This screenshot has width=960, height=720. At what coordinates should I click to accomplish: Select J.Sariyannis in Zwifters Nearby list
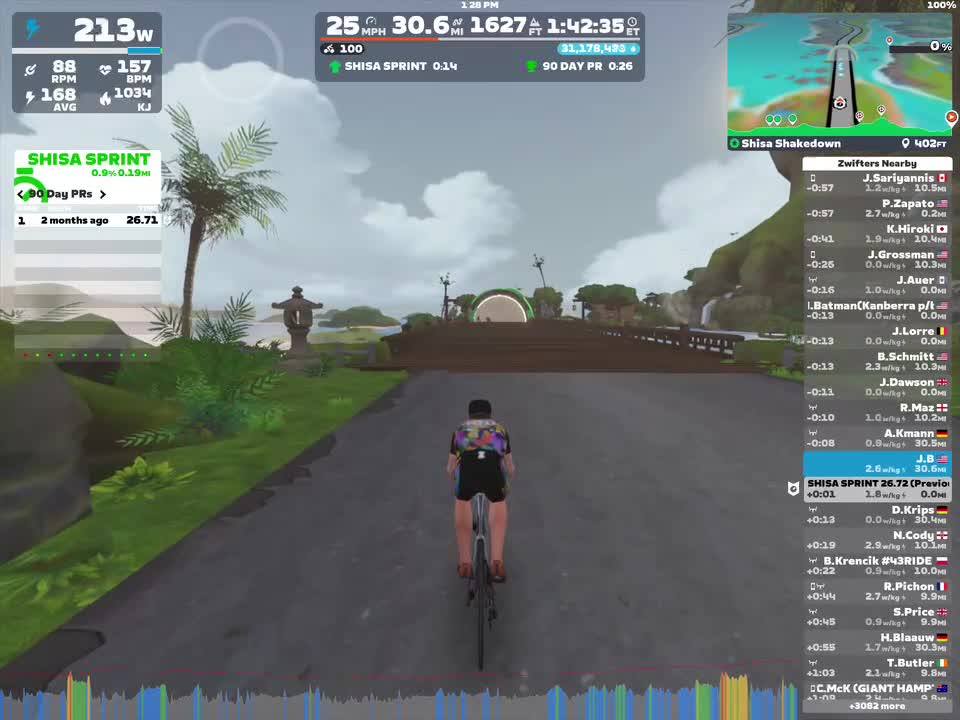pyautogui.click(x=877, y=183)
